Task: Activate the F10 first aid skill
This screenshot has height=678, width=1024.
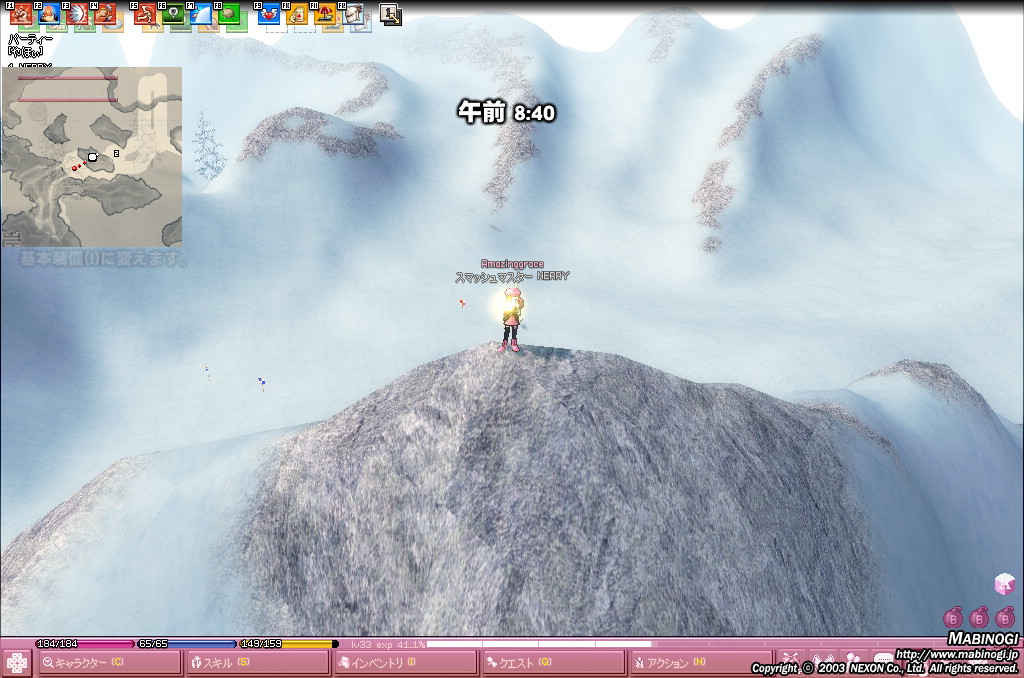Action: pyautogui.click(x=297, y=14)
